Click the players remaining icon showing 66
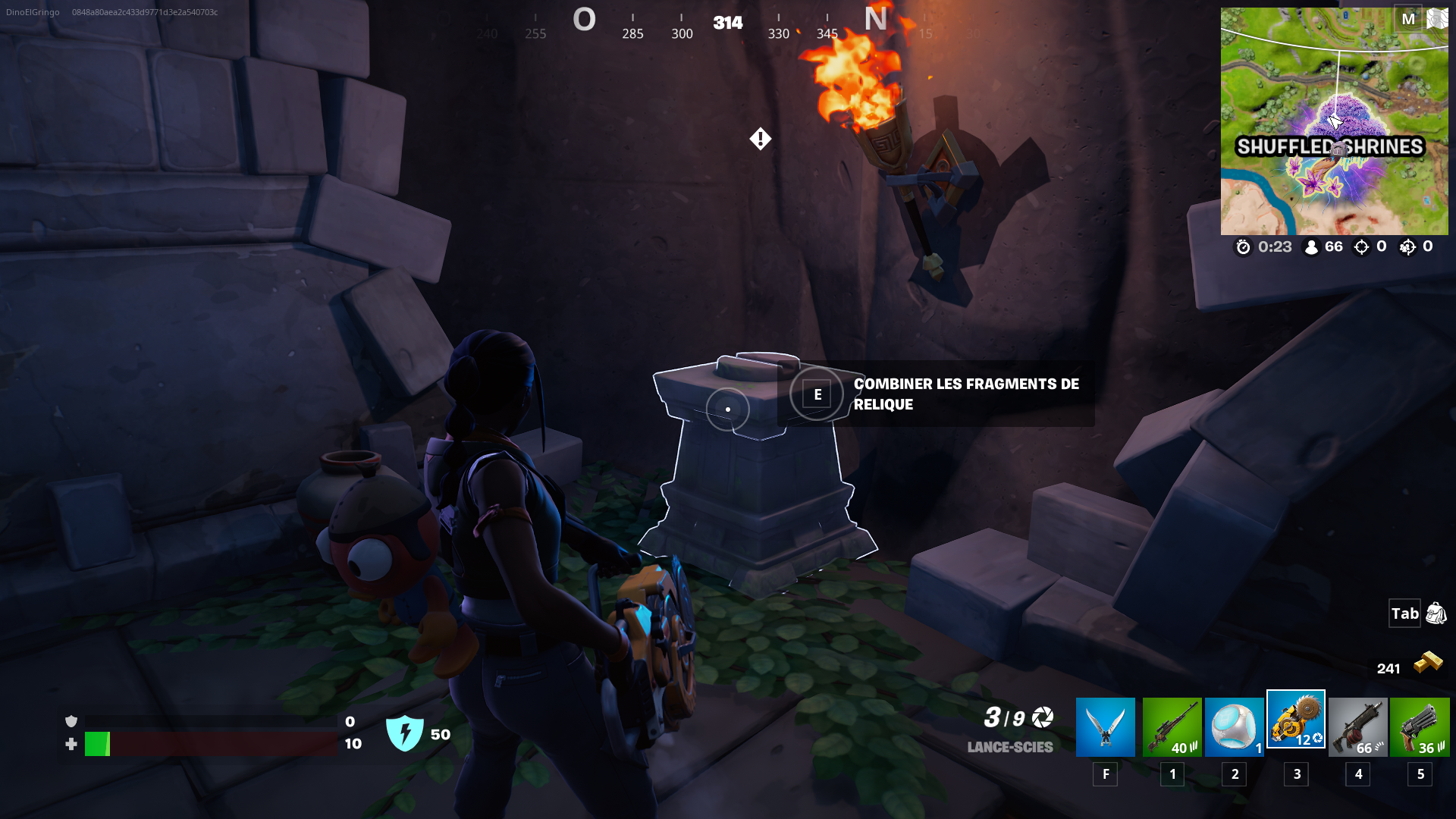The height and width of the screenshot is (819, 1456). tap(1311, 246)
